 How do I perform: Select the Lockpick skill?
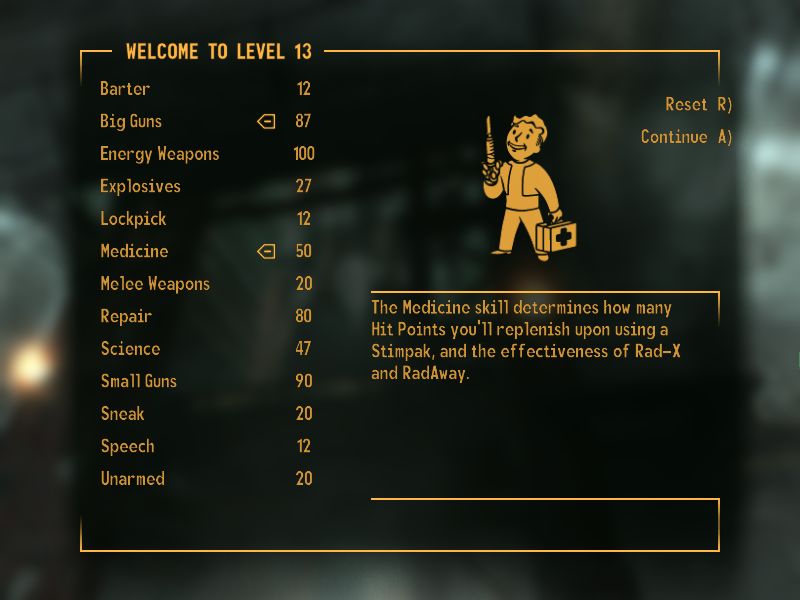click(133, 219)
